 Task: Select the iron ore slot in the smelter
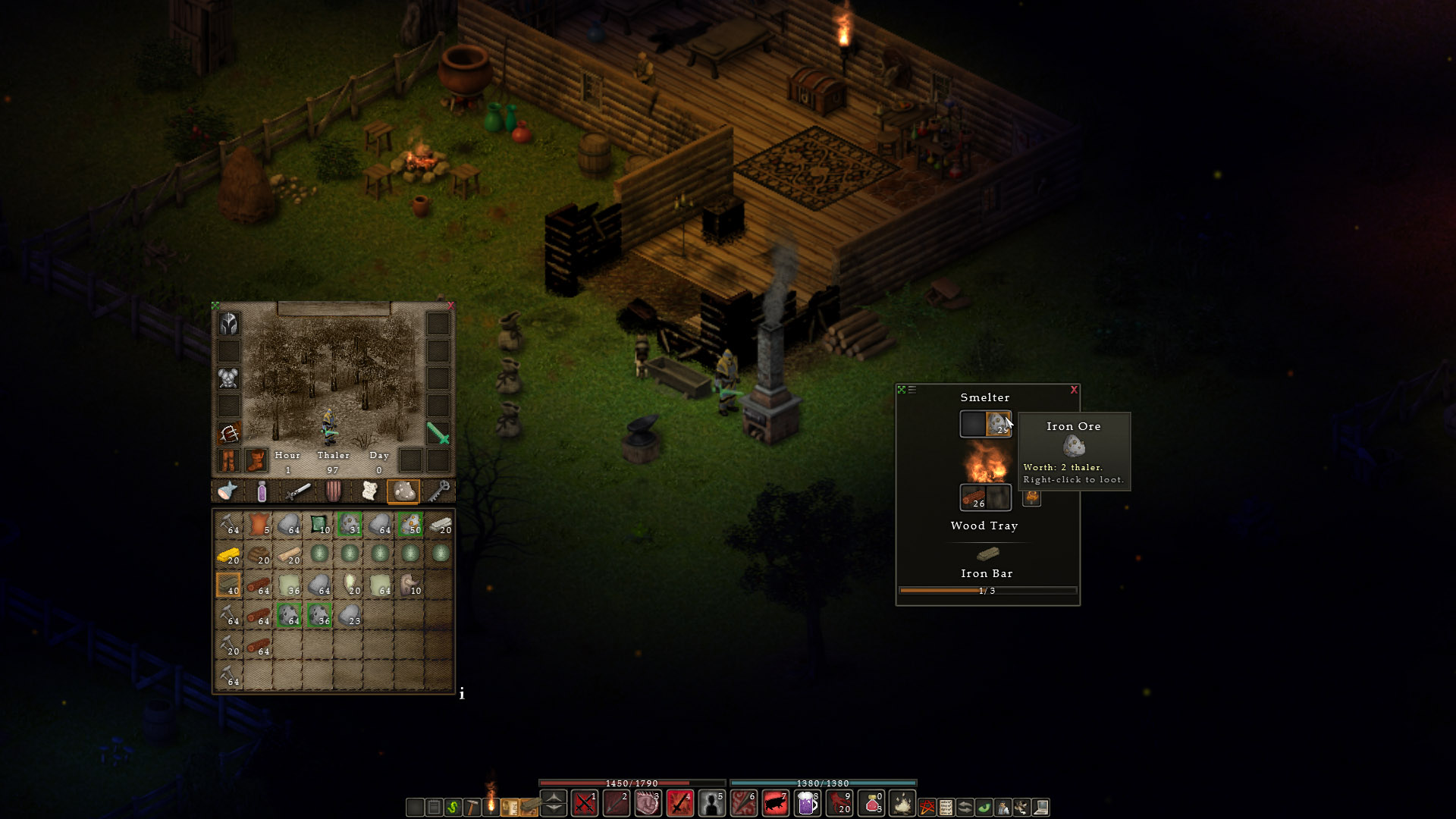[998, 424]
